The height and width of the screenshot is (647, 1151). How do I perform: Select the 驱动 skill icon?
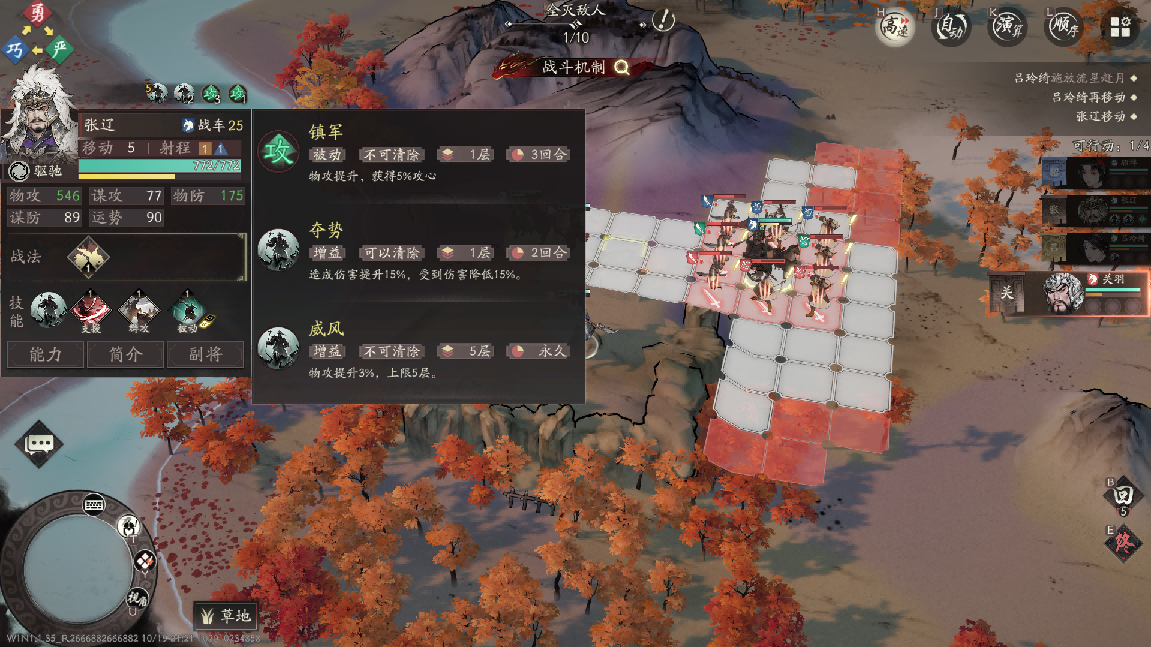(x=186, y=310)
